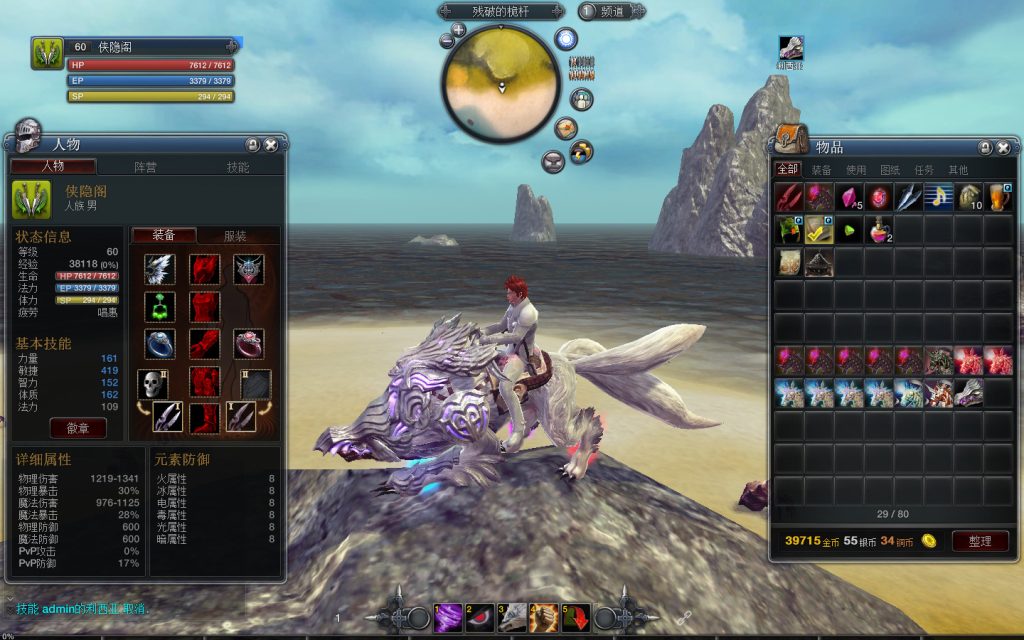Select the beer mug item
Viewport: 1024px width, 640px height.
(998, 197)
